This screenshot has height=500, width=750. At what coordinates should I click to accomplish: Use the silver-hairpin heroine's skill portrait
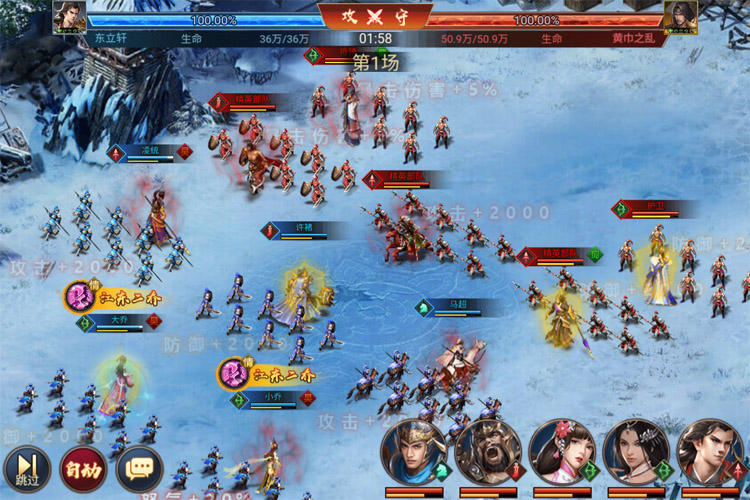[x=635, y=452]
